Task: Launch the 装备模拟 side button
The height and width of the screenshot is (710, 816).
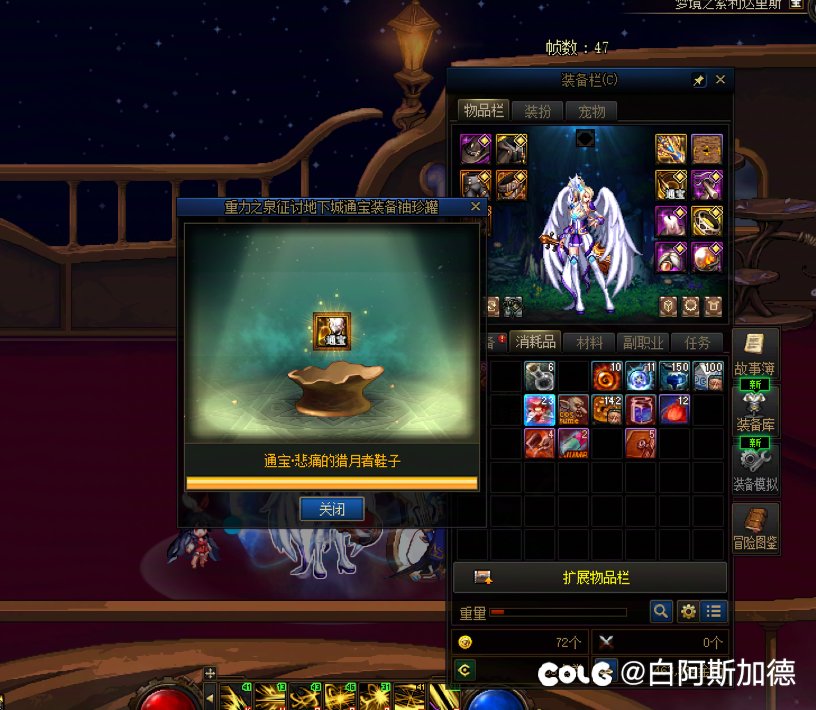Action: click(x=755, y=465)
